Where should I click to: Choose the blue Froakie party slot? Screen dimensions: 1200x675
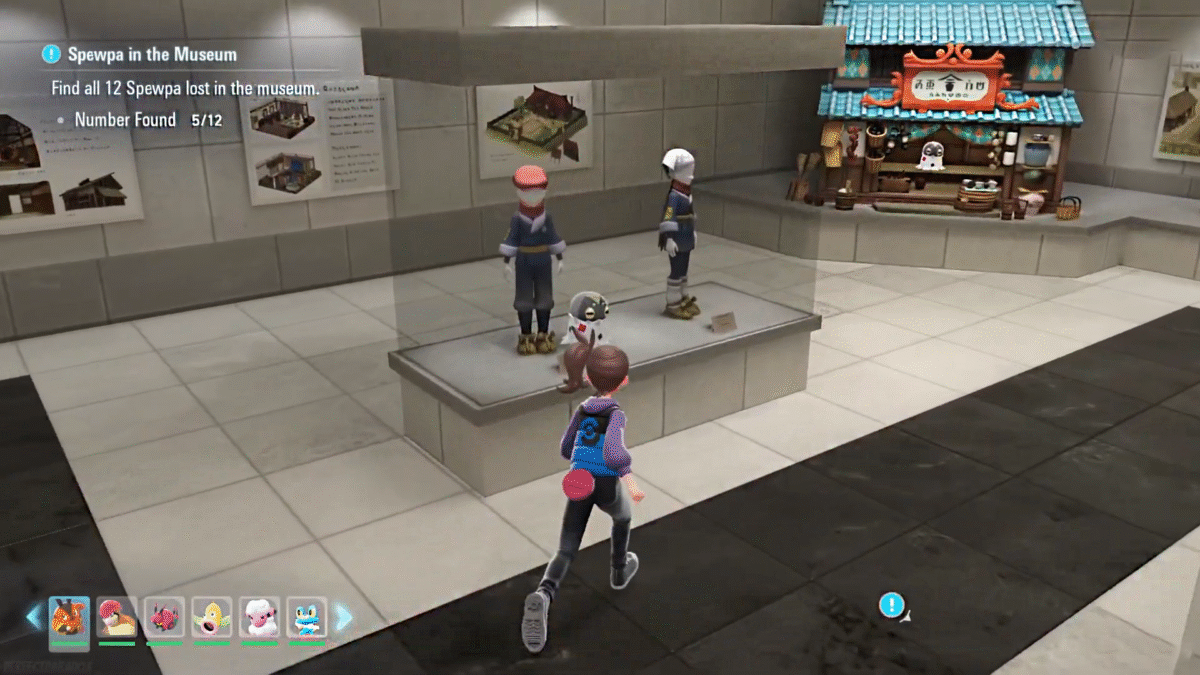click(307, 617)
